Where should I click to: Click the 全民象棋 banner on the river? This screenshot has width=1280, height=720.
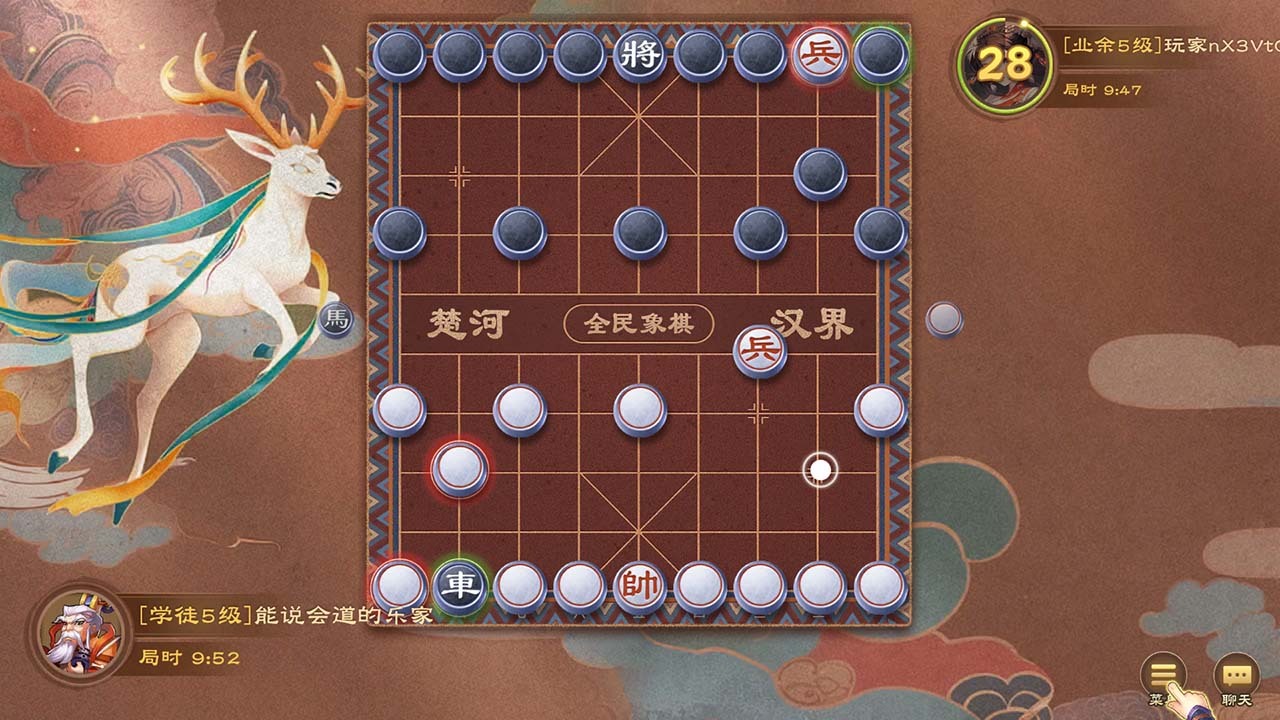pyautogui.click(x=640, y=322)
